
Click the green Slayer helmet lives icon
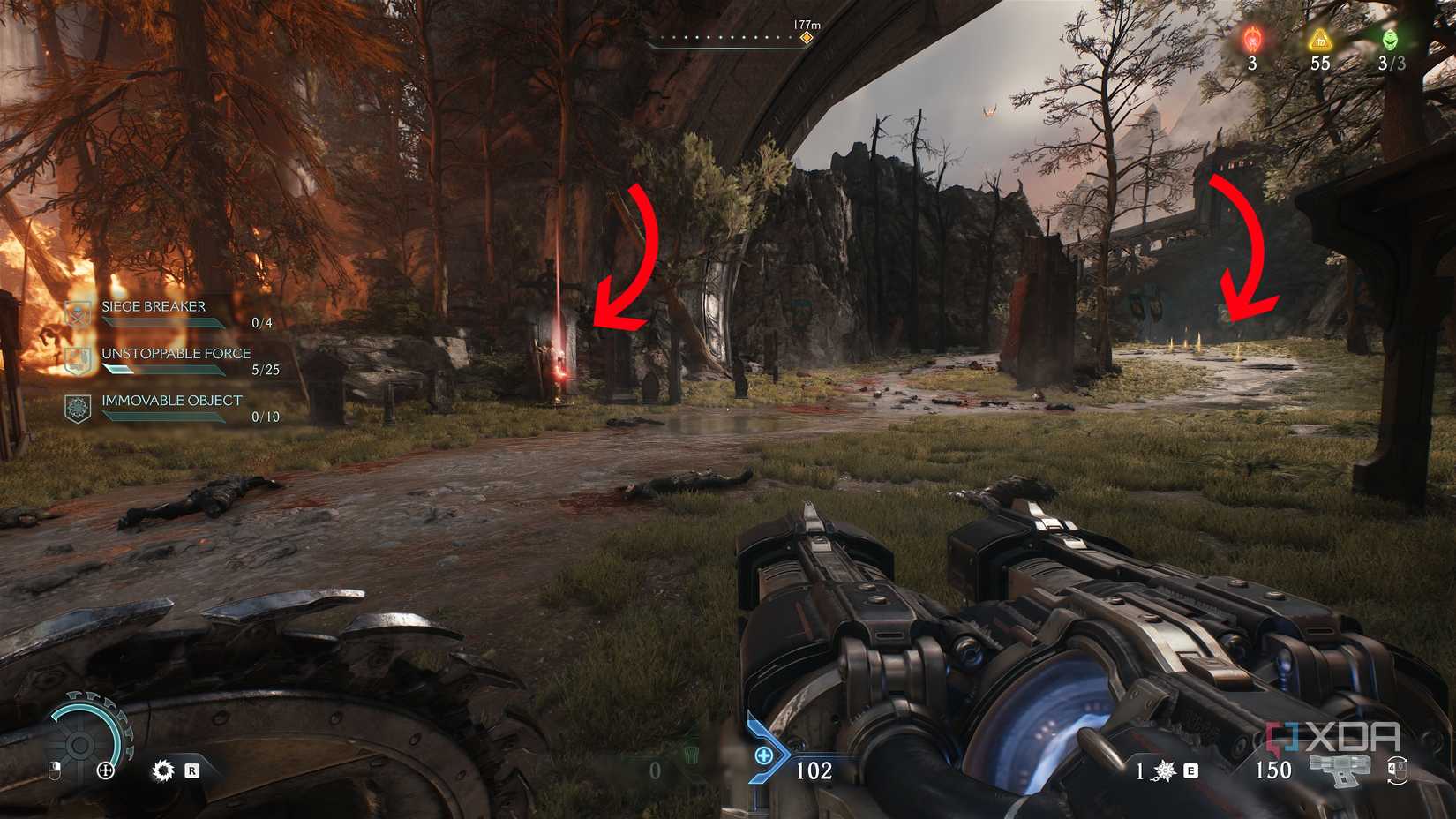click(x=1391, y=40)
